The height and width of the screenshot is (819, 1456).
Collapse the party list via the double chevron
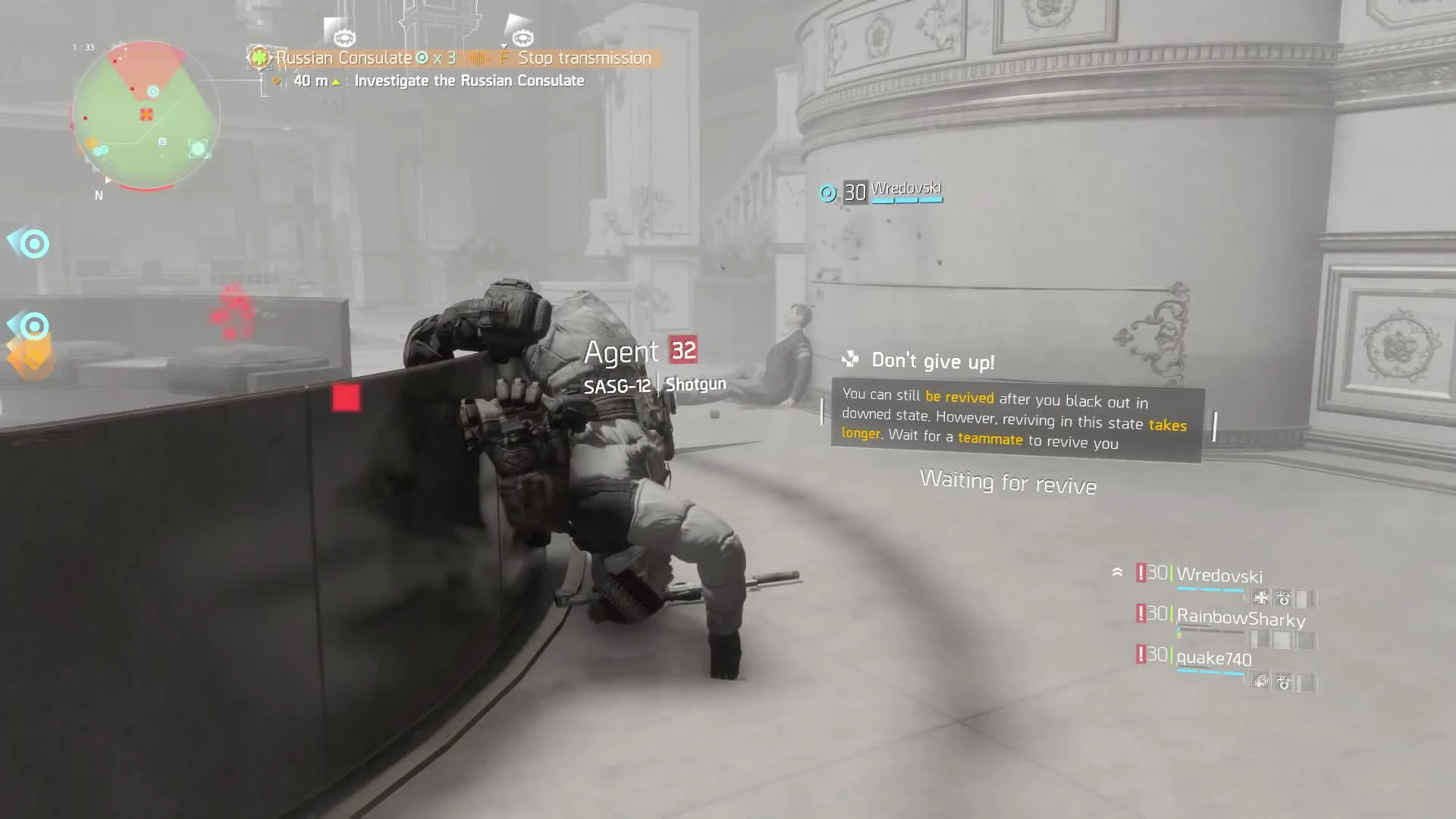pyautogui.click(x=1118, y=572)
